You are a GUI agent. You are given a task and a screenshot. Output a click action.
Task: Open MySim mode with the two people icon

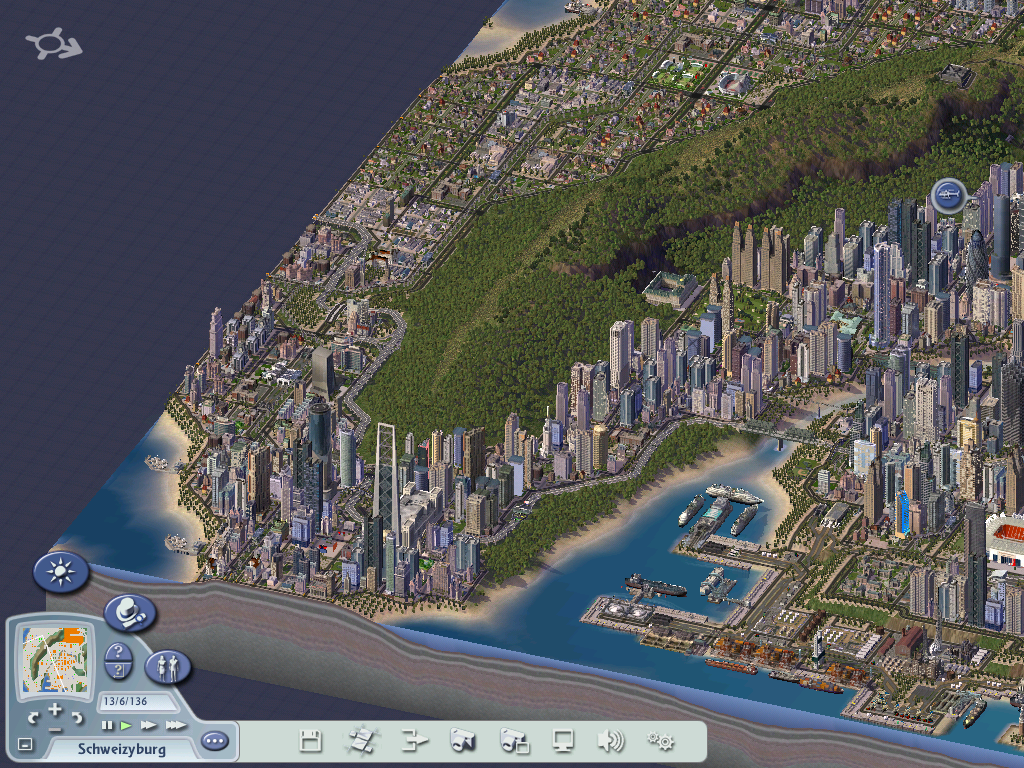pyautogui.click(x=168, y=665)
